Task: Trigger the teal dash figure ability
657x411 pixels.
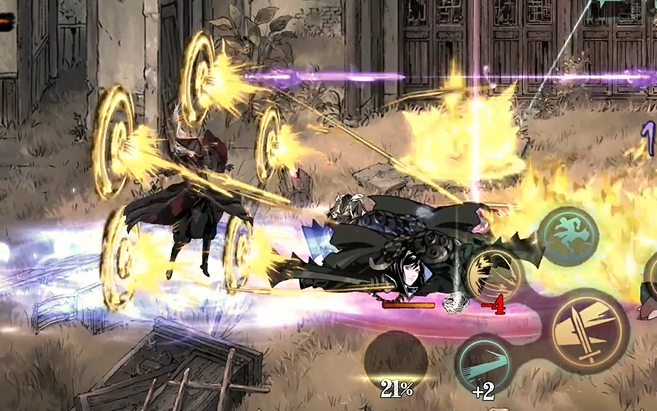Action: (x=568, y=236)
